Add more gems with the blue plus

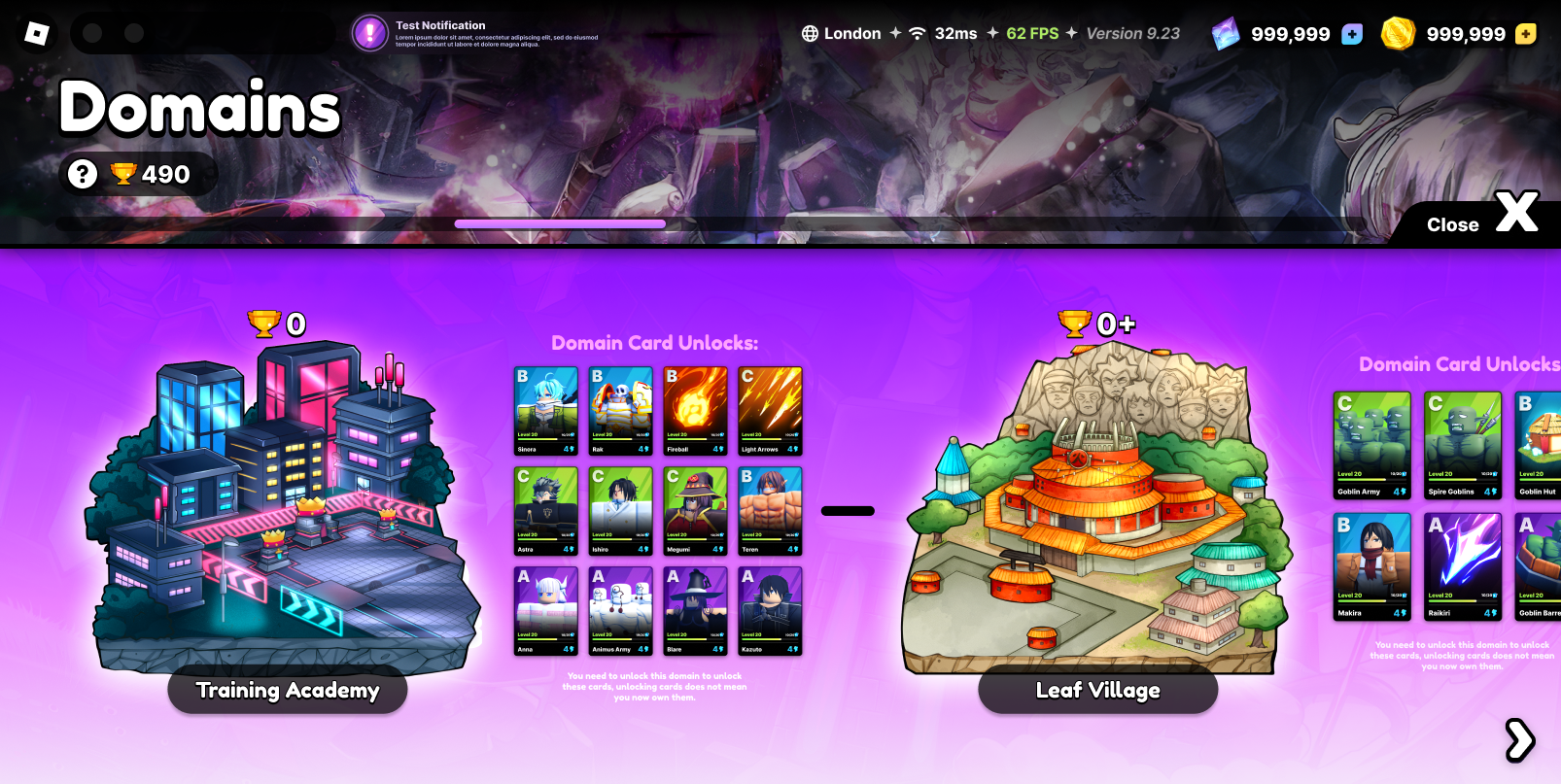pos(1351,34)
